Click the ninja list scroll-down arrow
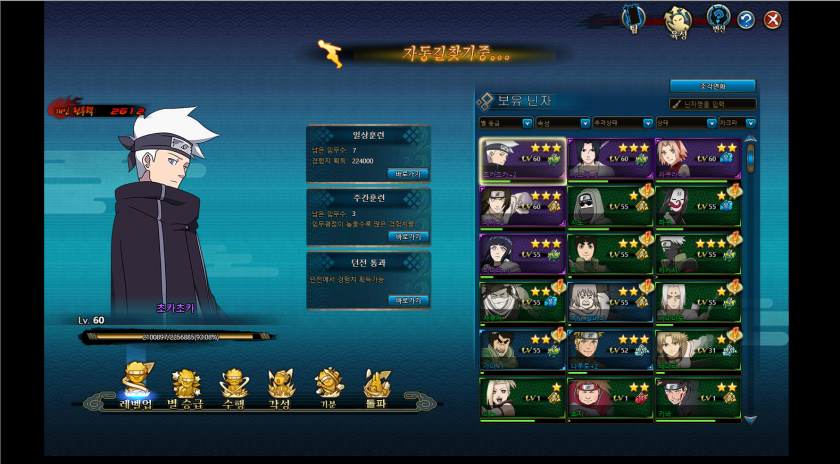This screenshot has width=840, height=464. pyautogui.click(x=751, y=420)
